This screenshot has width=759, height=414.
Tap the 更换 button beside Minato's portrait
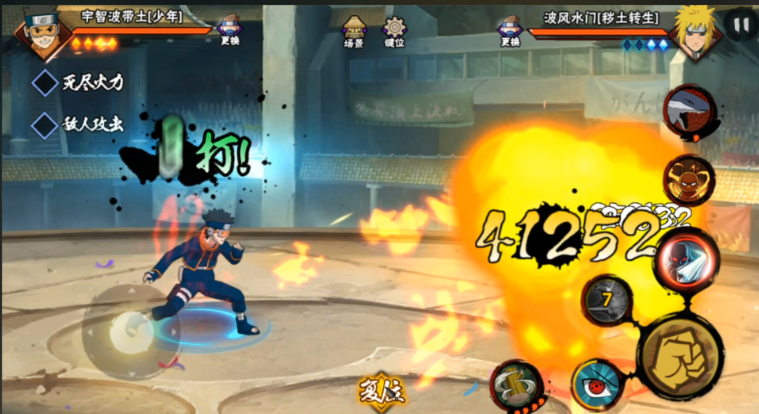tap(510, 30)
